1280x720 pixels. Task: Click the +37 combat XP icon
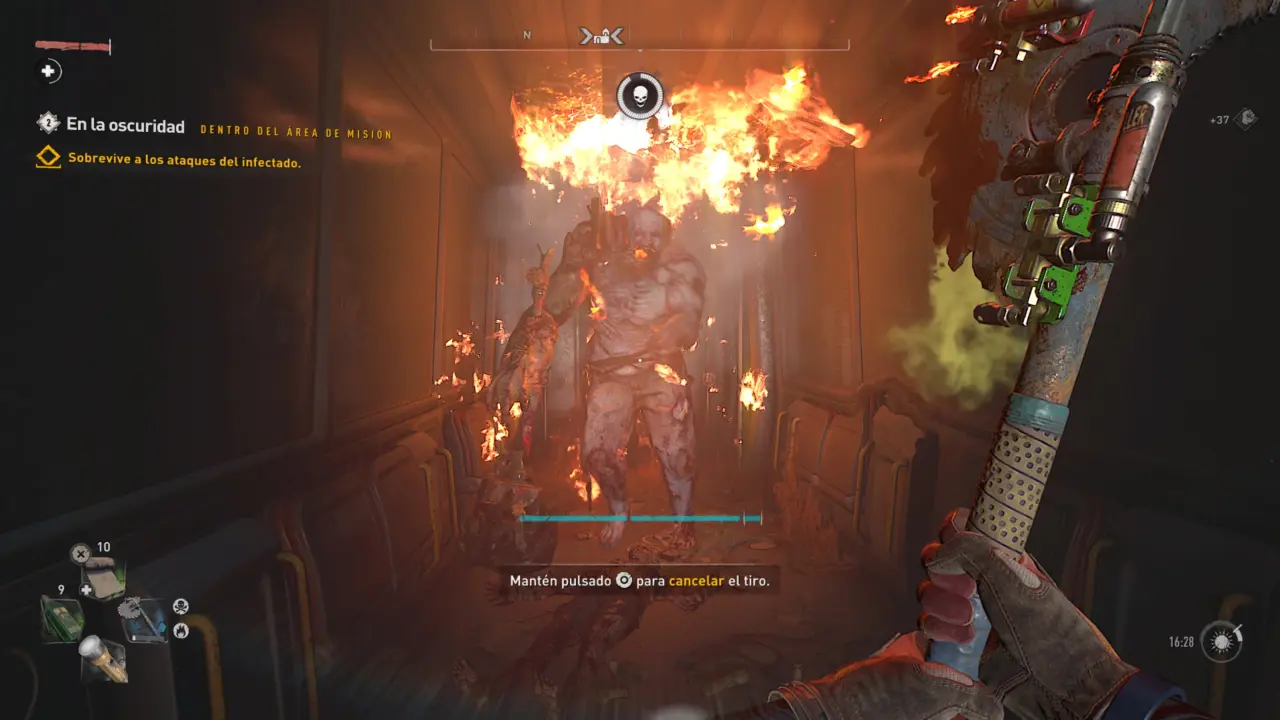[x=1246, y=120]
